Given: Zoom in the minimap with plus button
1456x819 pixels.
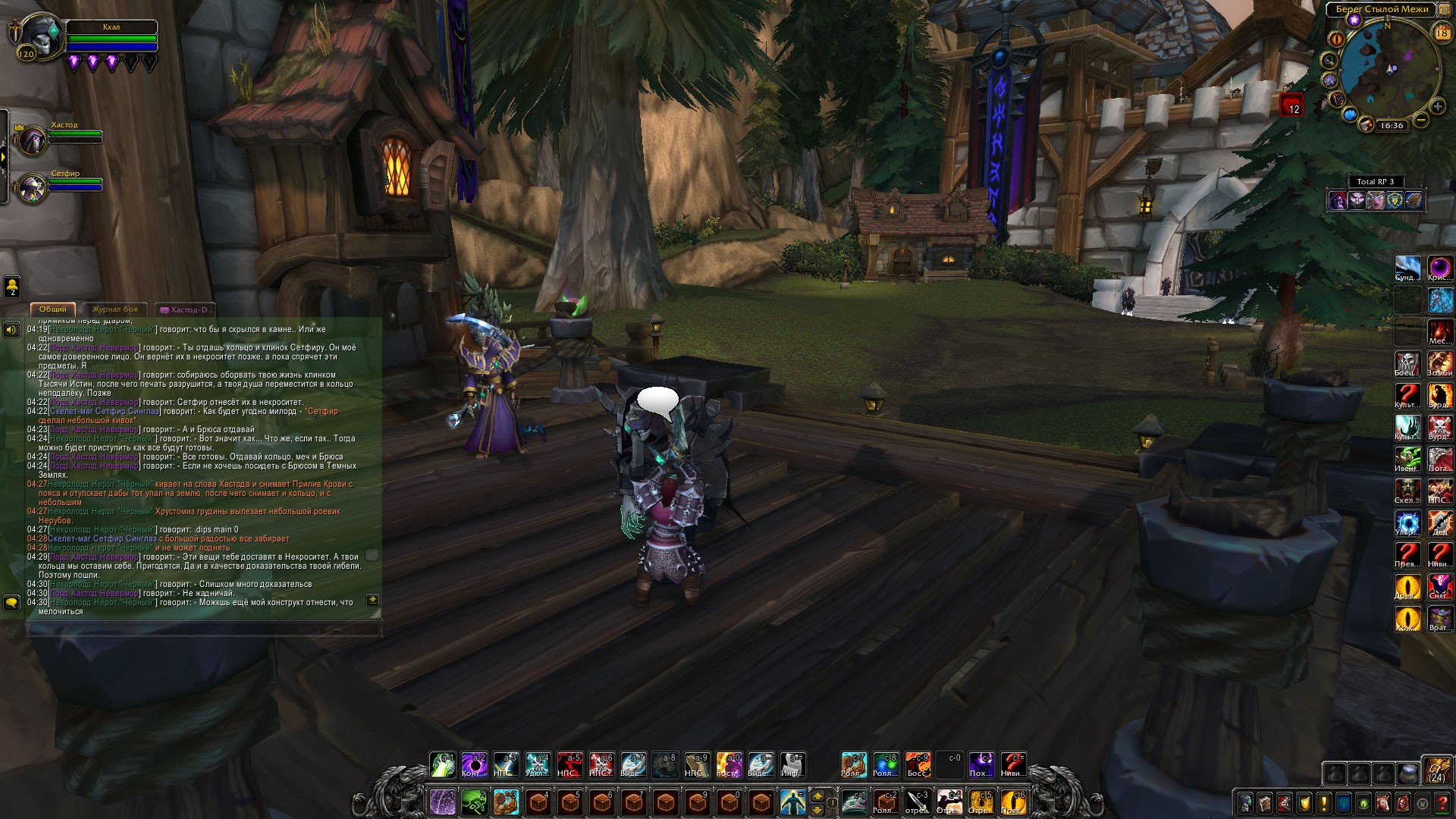Looking at the screenshot, I should click(1437, 107).
